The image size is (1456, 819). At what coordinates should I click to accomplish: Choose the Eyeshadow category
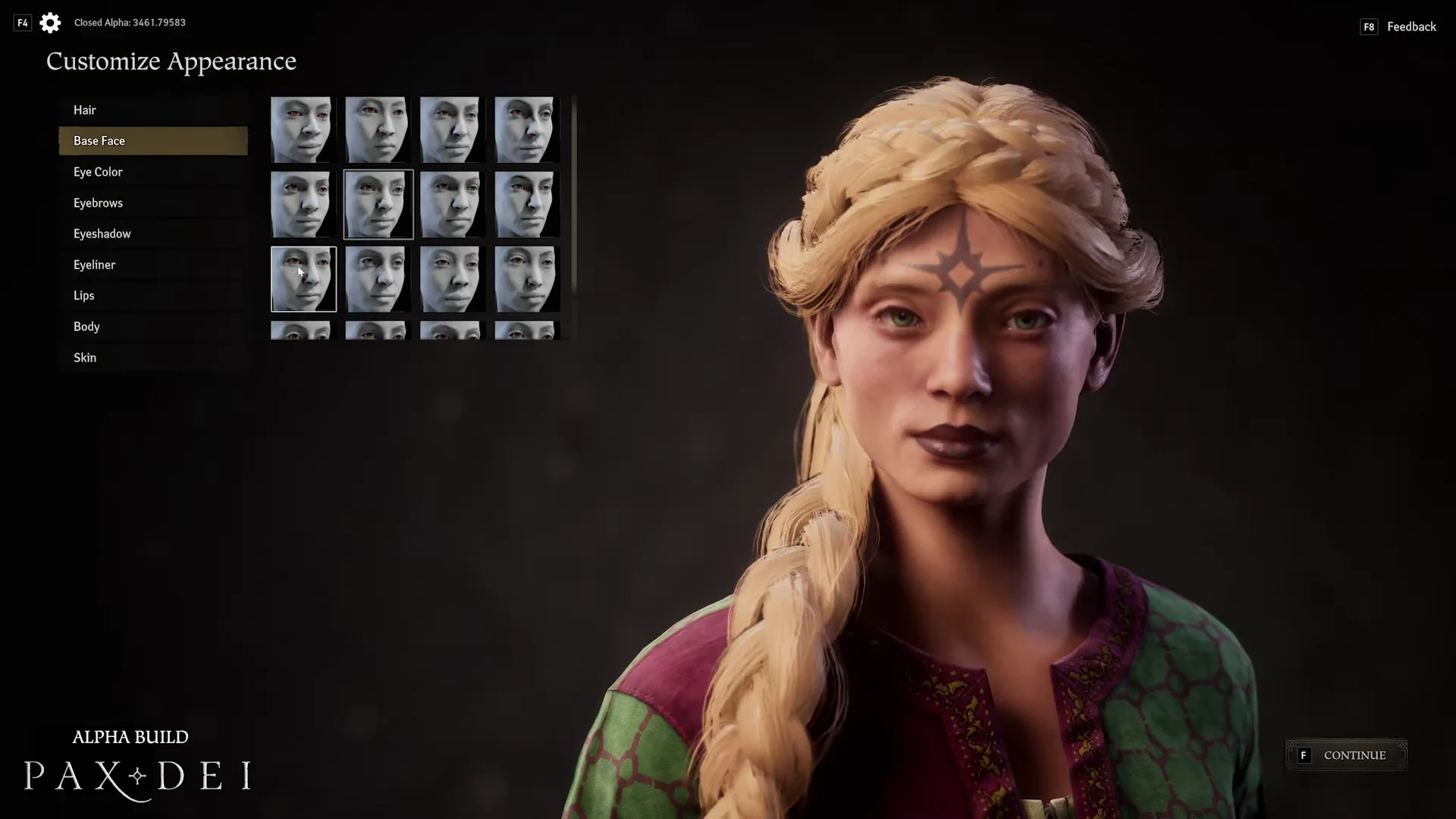coord(102,234)
